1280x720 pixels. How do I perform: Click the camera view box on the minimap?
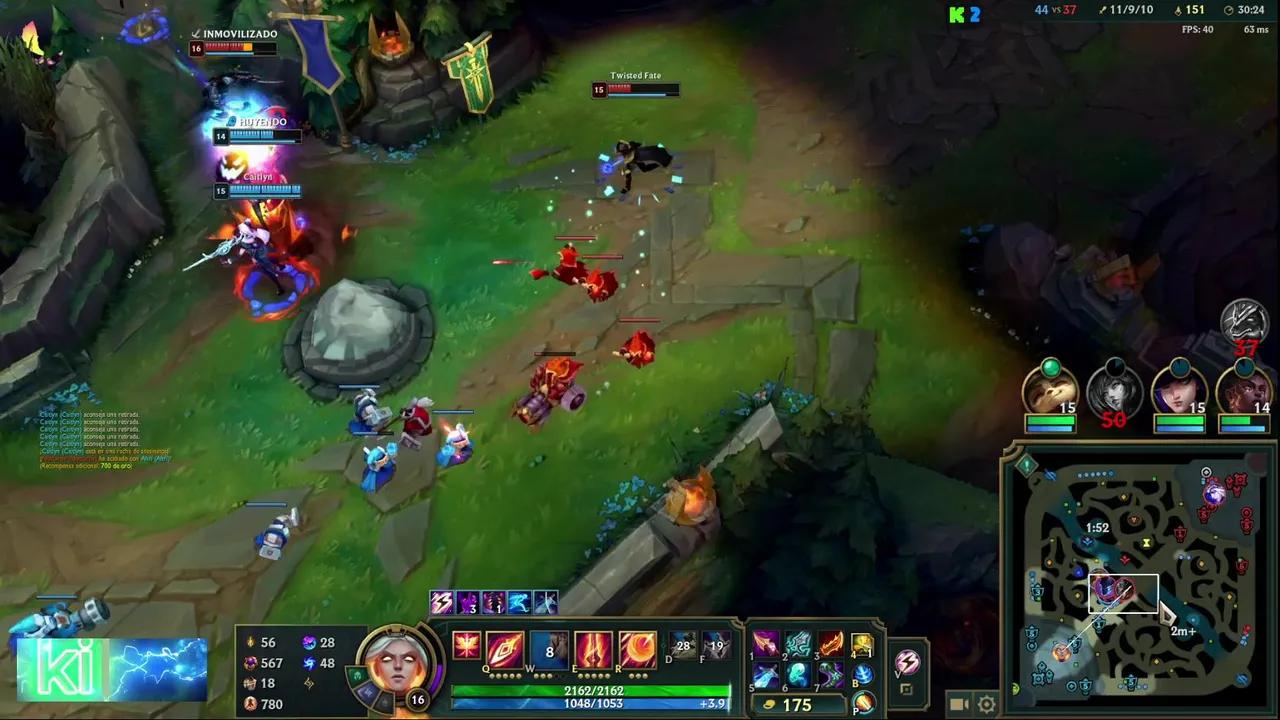point(1122,593)
